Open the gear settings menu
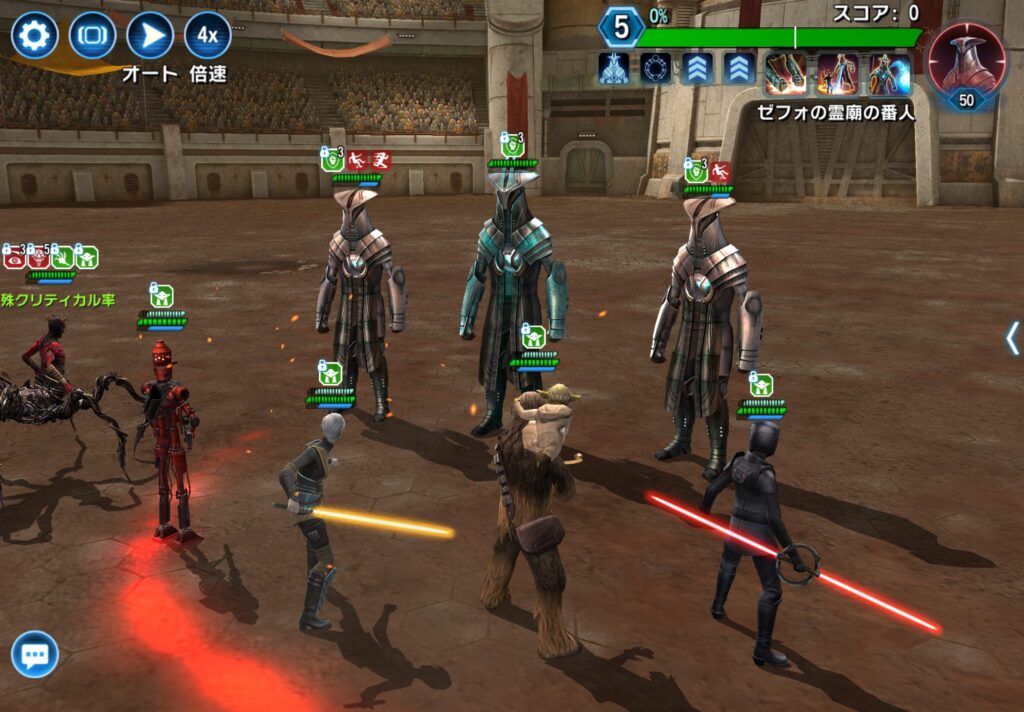The height and width of the screenshot is (712, 1024). click(x=34, y=36)
